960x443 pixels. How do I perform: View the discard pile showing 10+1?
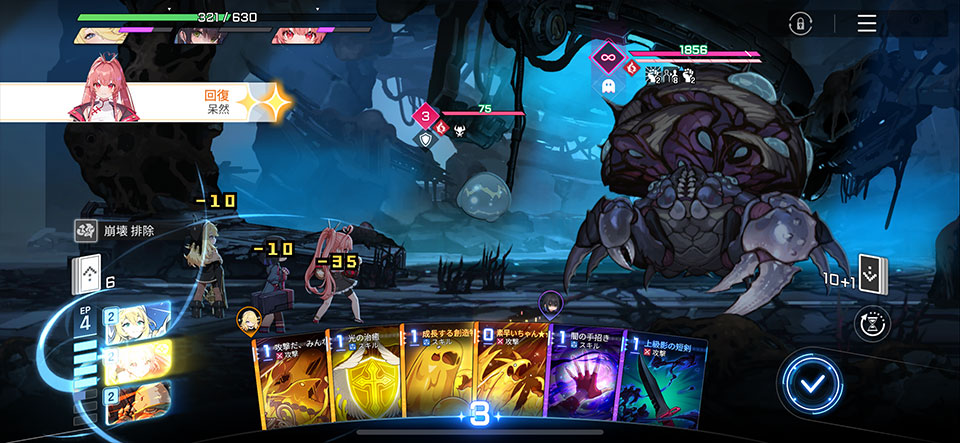point(869,274)
